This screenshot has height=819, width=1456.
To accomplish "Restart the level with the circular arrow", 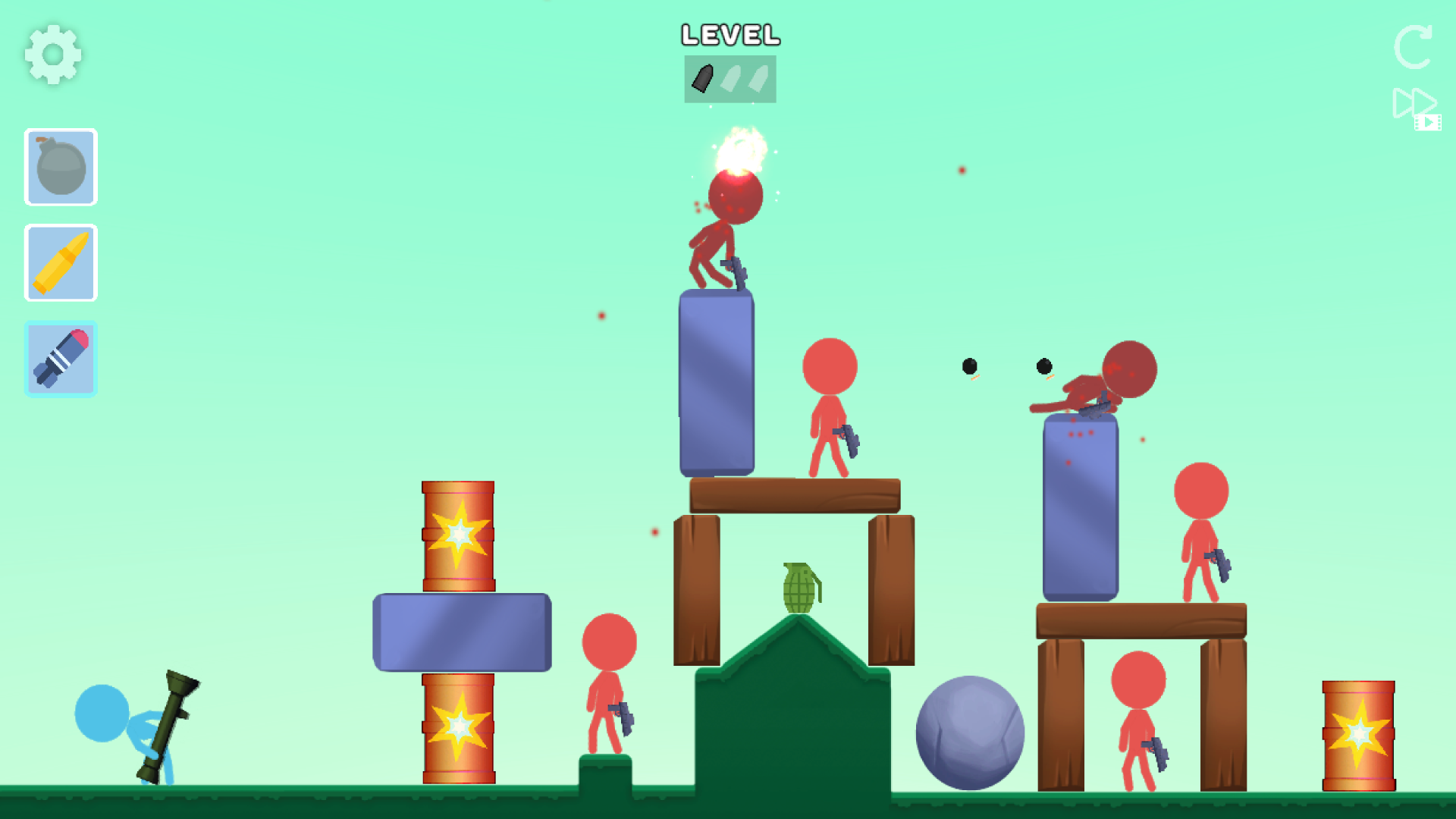I will (1414, 47).
